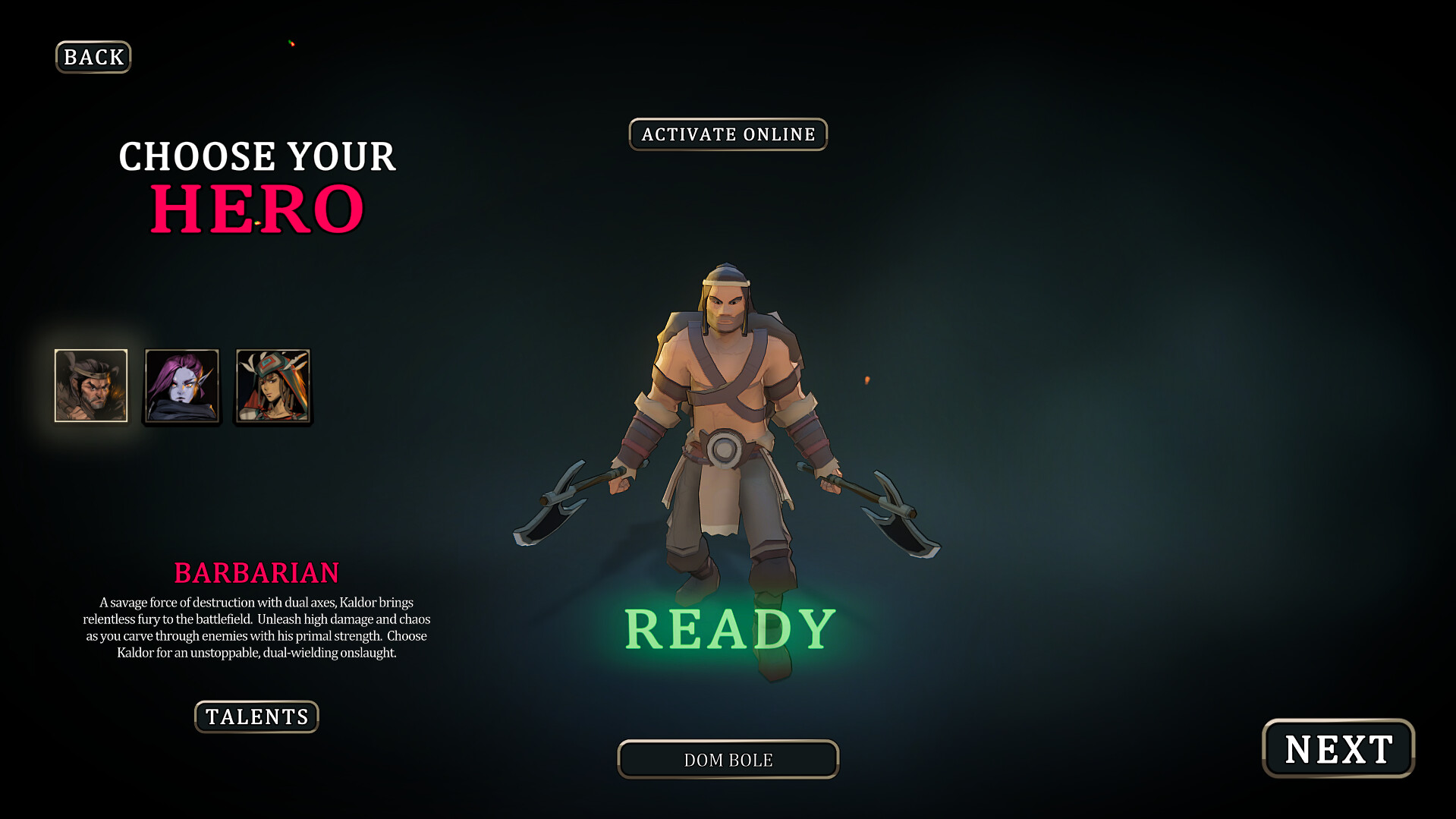1456x819 pixels.
Task: Pick the helmeted samurai hero portrait
Action: click(272, 386)
